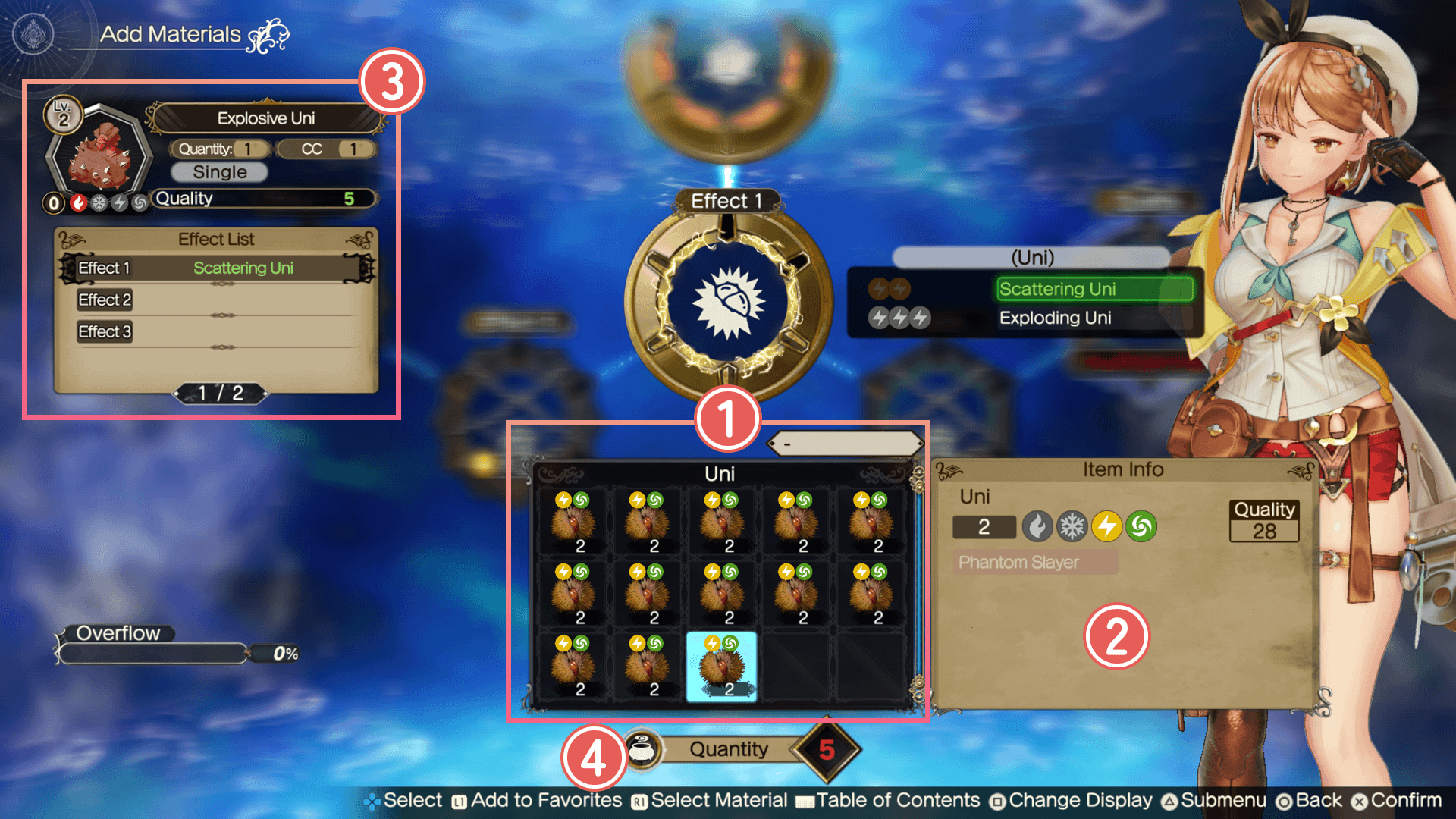1456x819 pixels.
Task: Select Effect 2 in the Effect List
Action: [x=217, y=300]
